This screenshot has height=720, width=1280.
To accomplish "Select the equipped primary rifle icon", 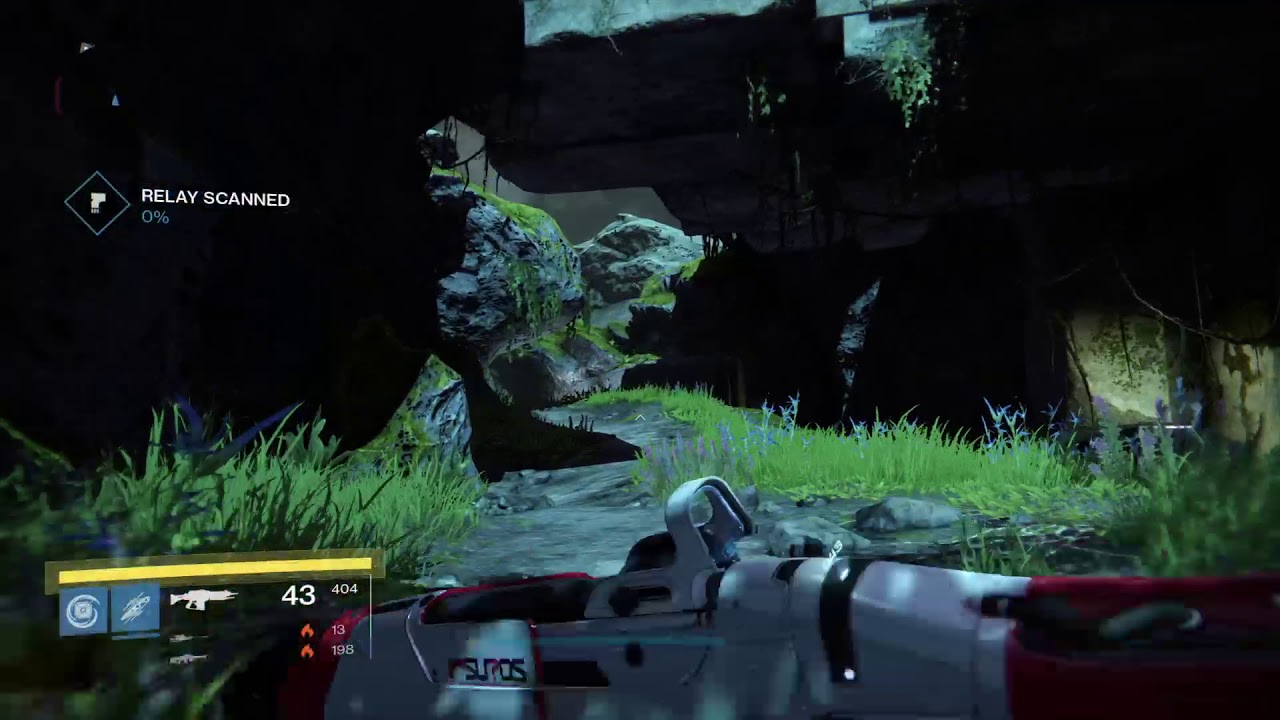I will pos(203,598).
